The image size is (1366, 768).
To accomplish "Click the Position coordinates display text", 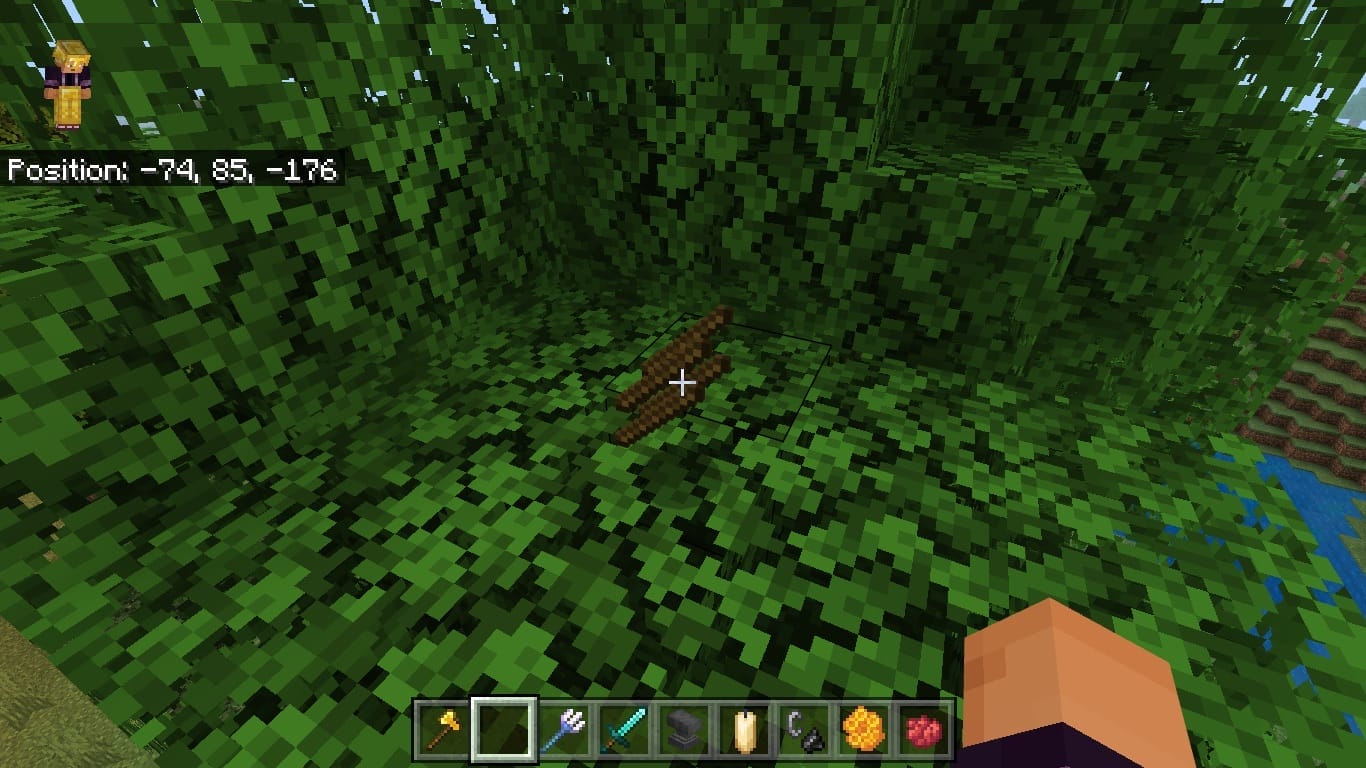I will click(172, 170).
